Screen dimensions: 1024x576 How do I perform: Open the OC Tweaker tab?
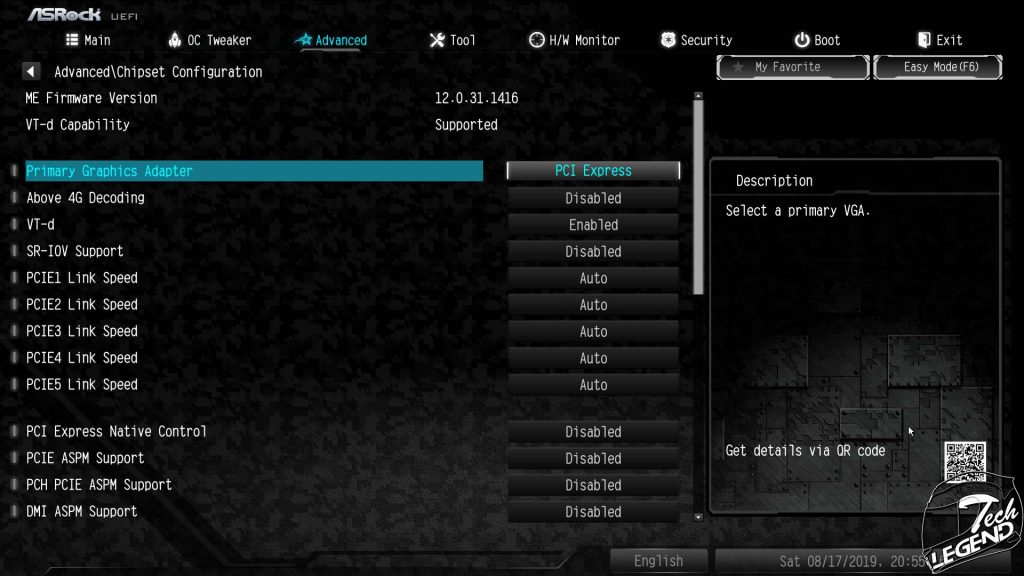[209, 40]
